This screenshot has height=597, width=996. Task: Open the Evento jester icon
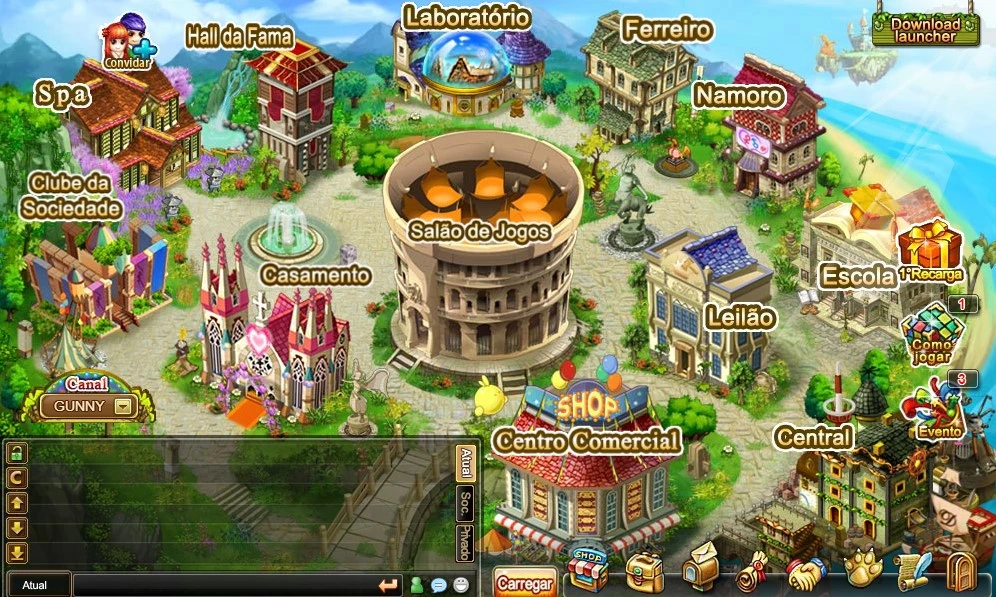930,408
